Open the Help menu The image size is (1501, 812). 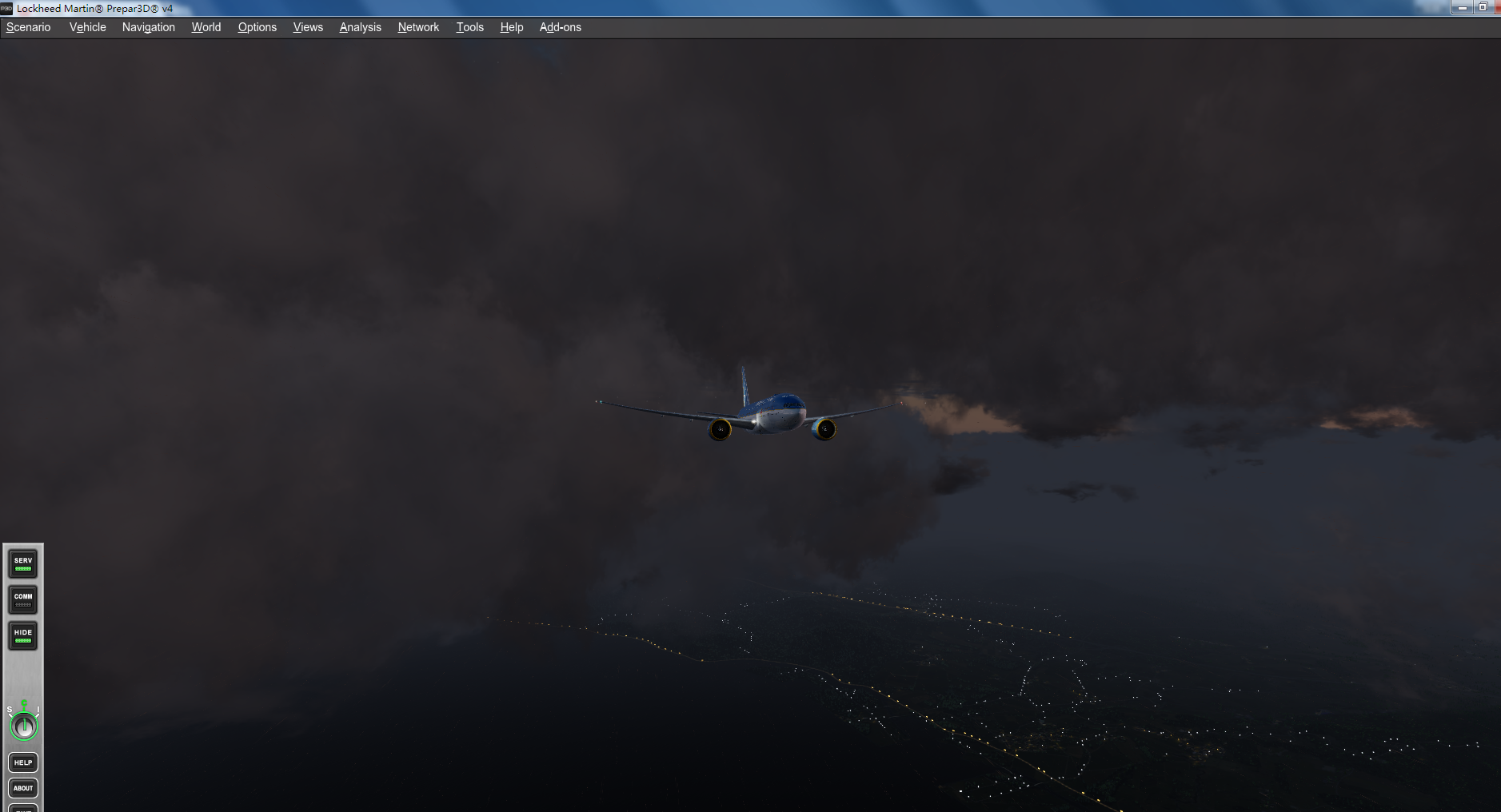click(x=511, y=26)
